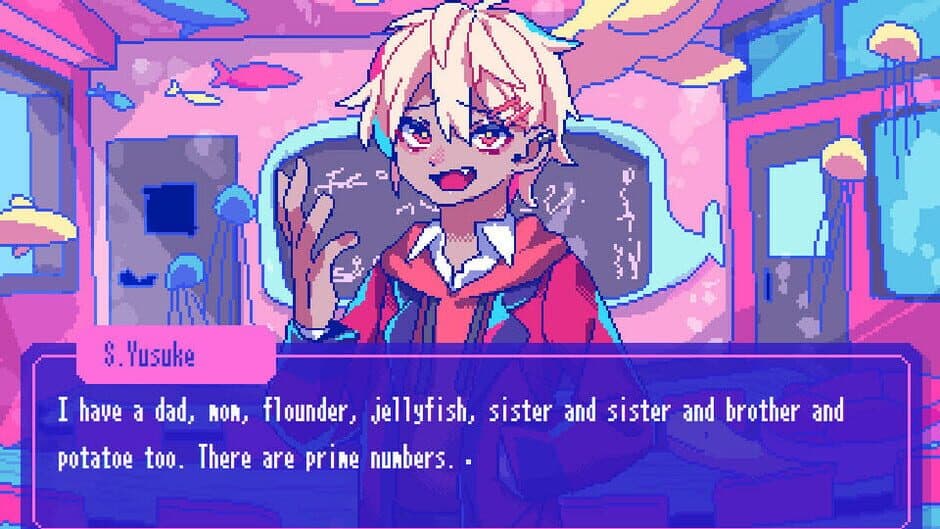Click the dialogue text box to continue
The width and height of the screenshot is (940, 529).
(x=470, y=435)
